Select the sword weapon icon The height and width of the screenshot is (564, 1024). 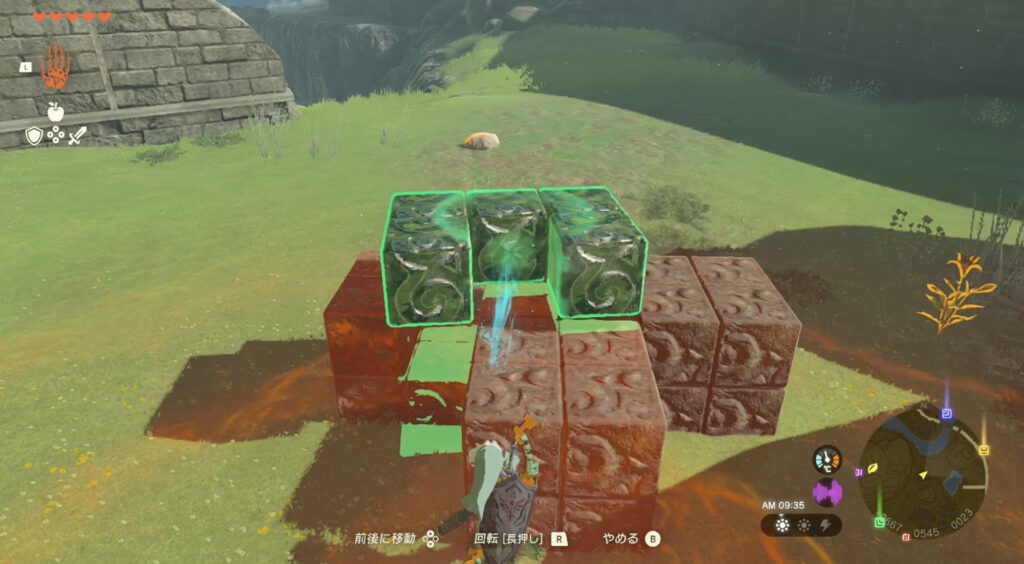coord(78,135)
